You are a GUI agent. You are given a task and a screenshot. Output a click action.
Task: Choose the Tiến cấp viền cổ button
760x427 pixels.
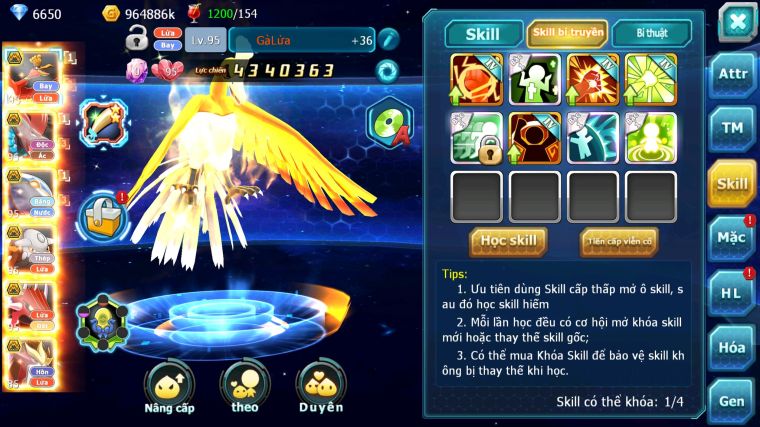[618, 241]
